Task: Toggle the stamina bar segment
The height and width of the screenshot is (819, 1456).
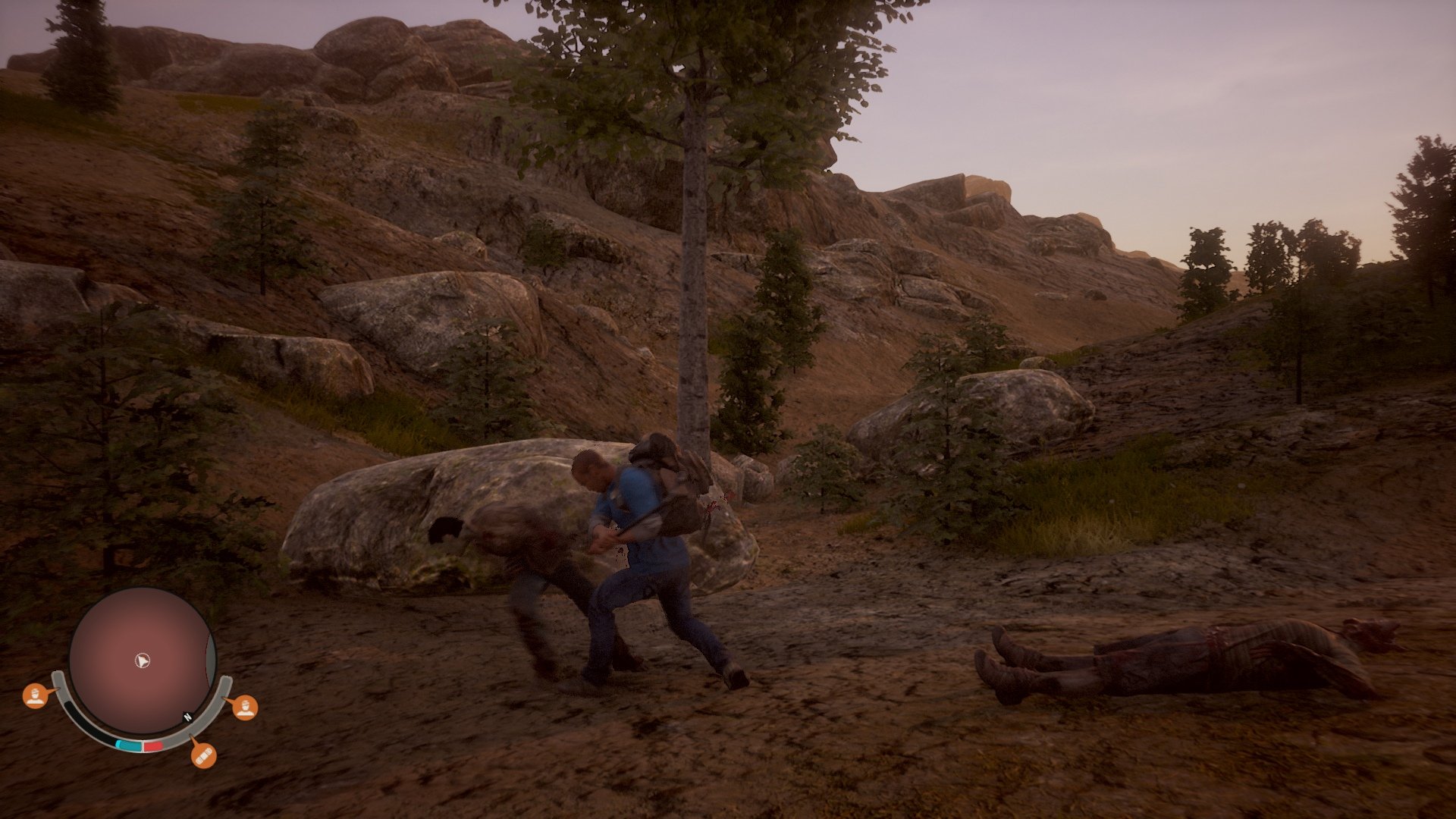Action: point(130,744)
